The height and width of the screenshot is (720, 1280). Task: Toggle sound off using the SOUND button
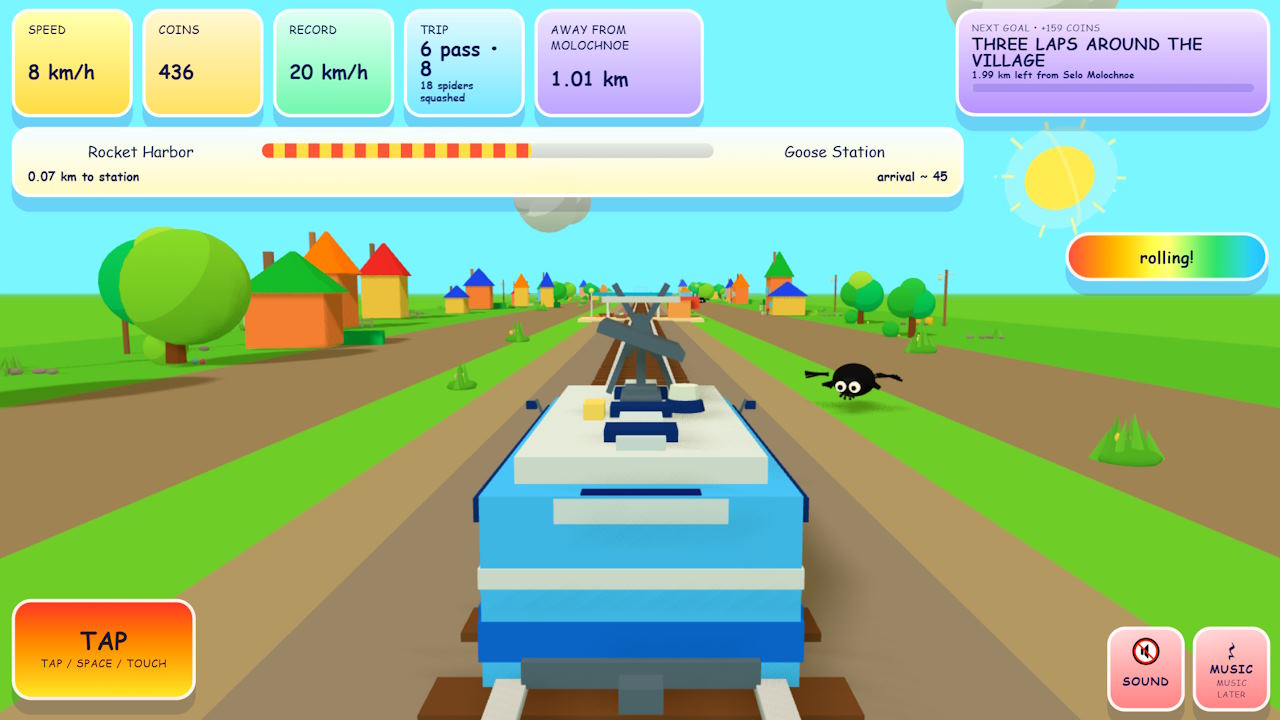1145,670
